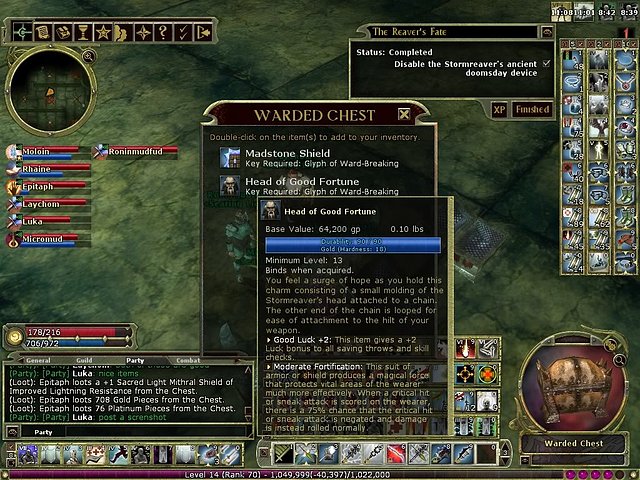The image size is (640, 480).
Task: Open the XP report button
Action: tap(500, 110)
